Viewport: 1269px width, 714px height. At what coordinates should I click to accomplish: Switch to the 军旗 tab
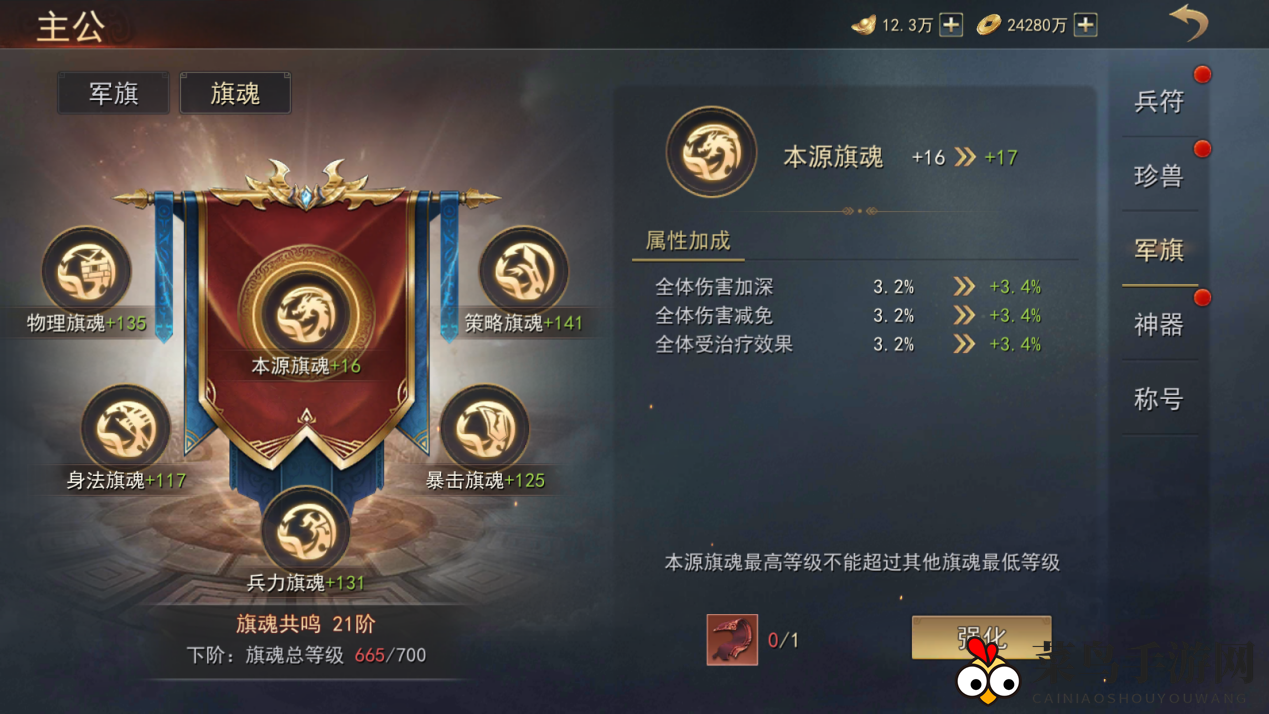tap(113, 93)
